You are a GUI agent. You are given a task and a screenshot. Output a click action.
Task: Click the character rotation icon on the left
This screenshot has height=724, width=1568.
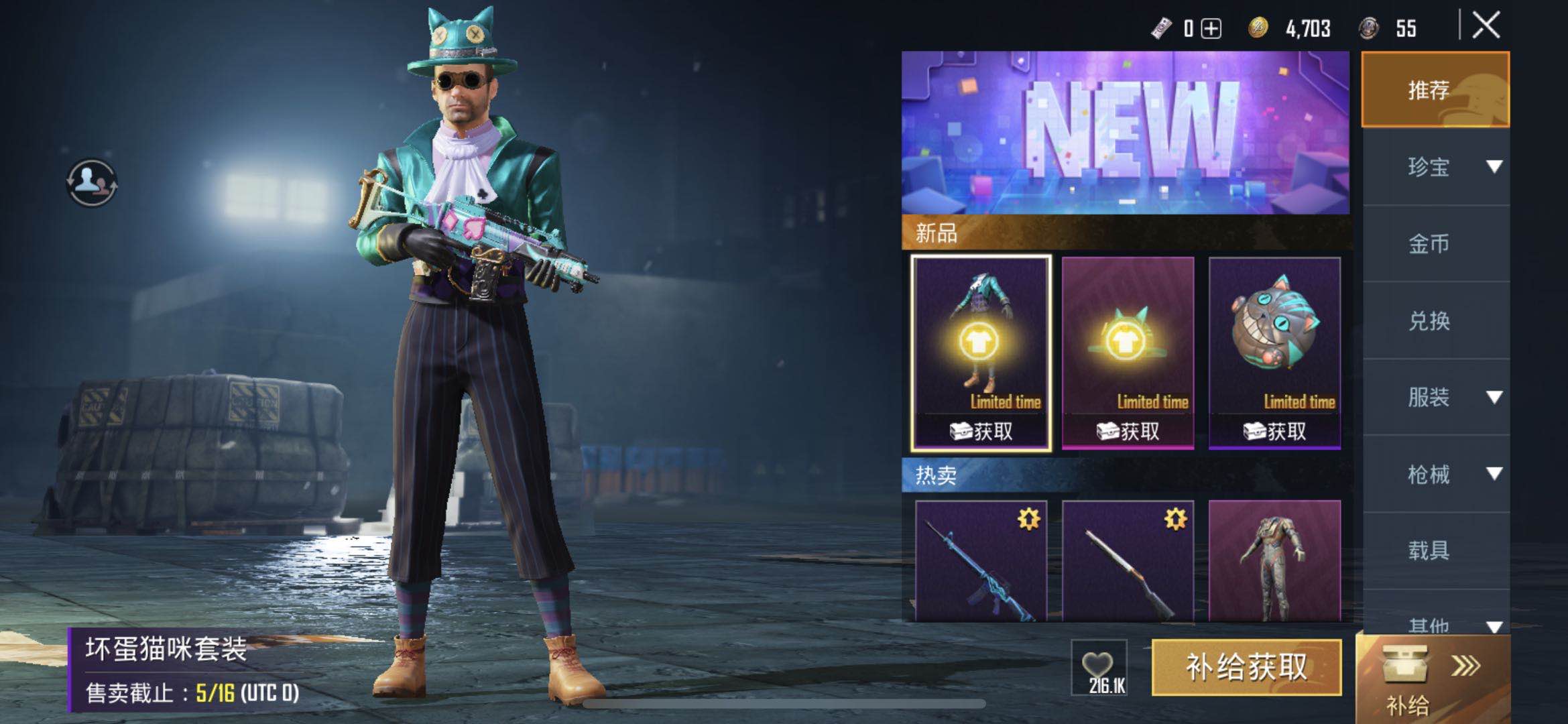tap(91, 183)
